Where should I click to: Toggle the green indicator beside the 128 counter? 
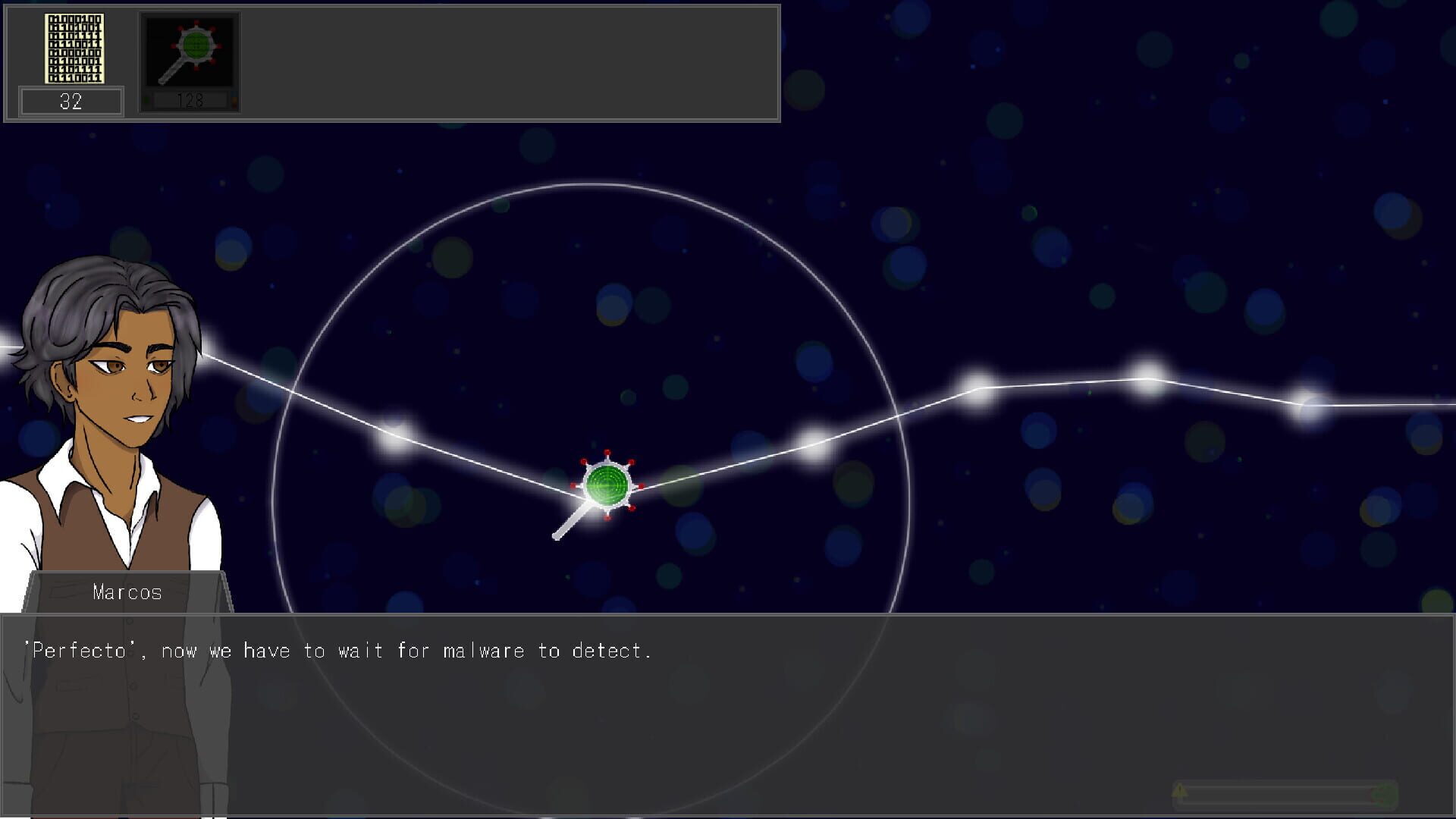click(x=146, y=101)
